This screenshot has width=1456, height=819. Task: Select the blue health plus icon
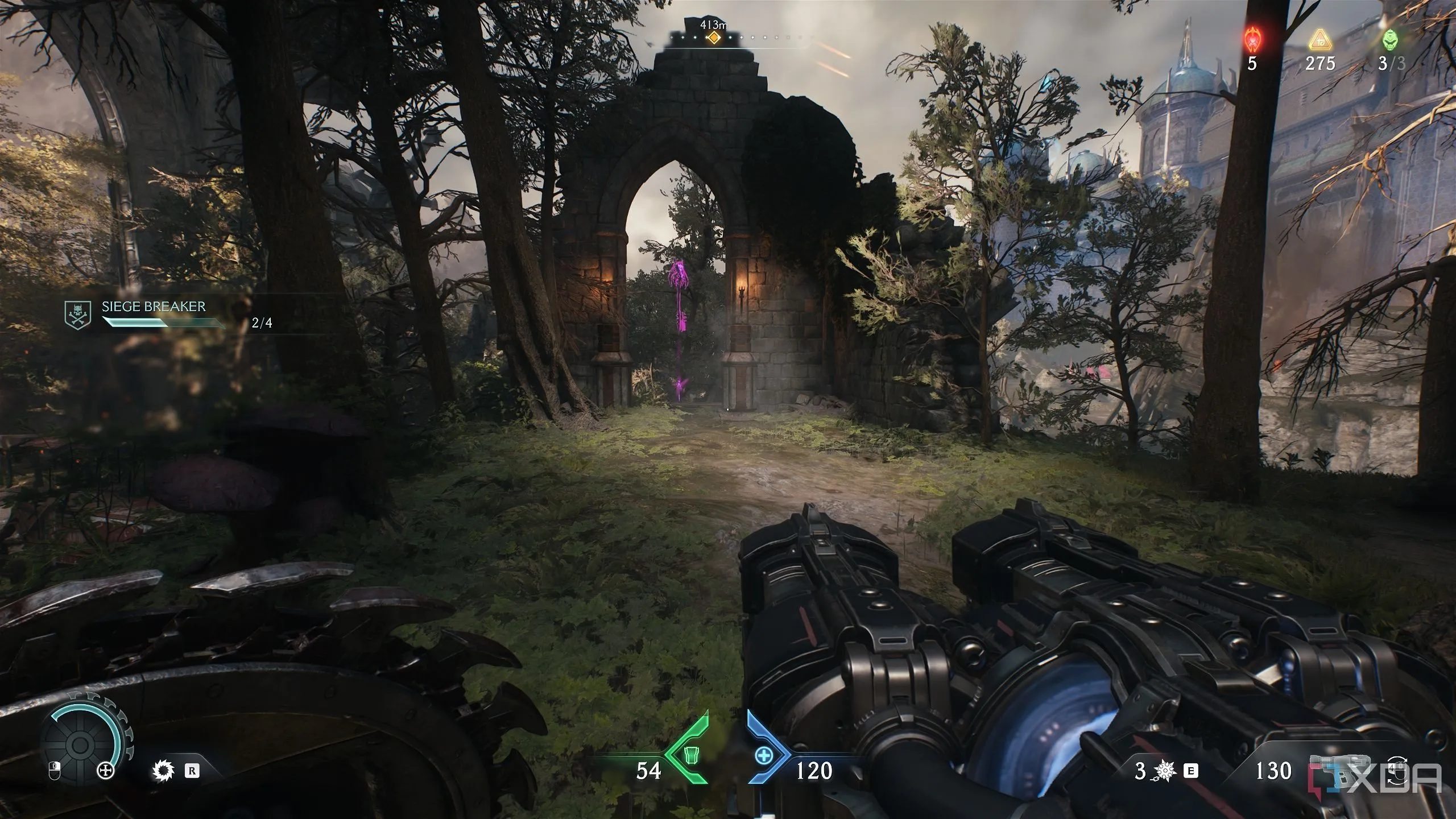coord(763,755)
